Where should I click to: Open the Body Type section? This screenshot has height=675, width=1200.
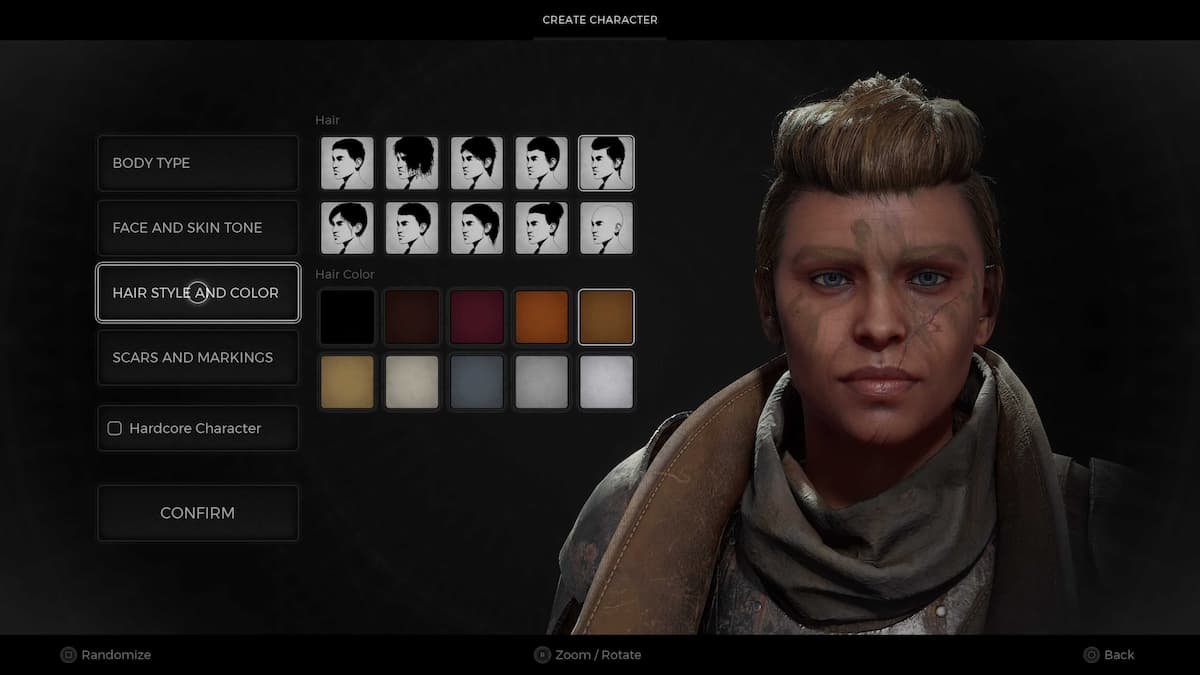(198, 163)
